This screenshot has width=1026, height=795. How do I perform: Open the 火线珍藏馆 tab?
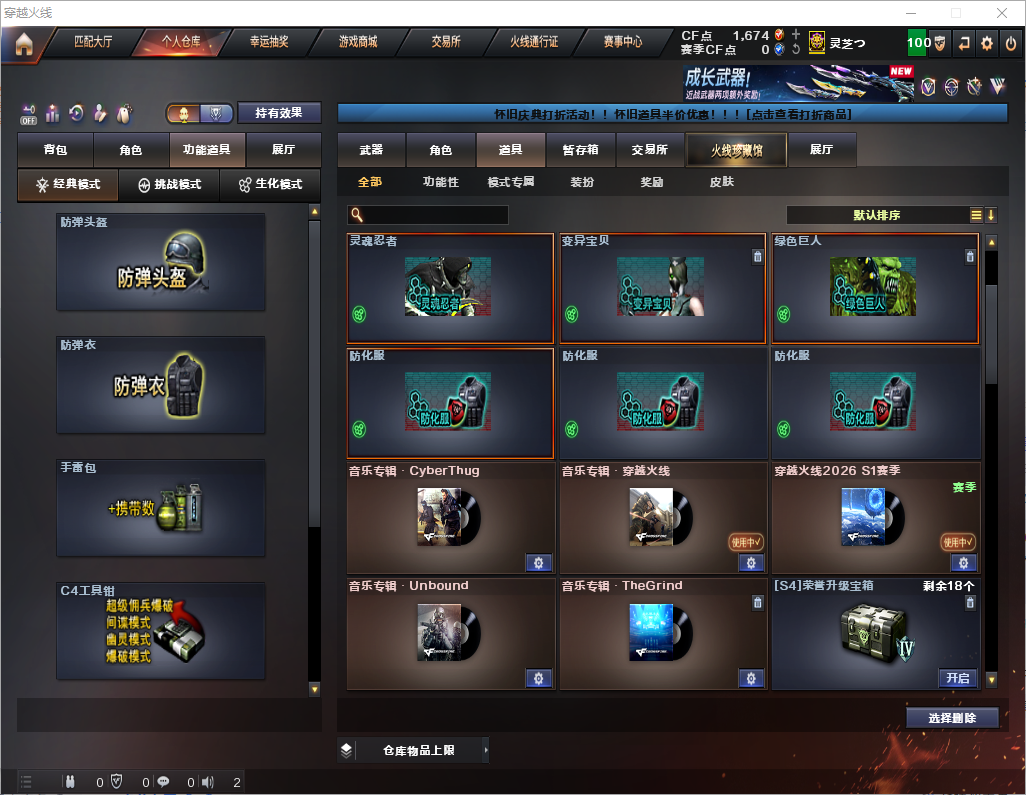(x=736, y=150)
